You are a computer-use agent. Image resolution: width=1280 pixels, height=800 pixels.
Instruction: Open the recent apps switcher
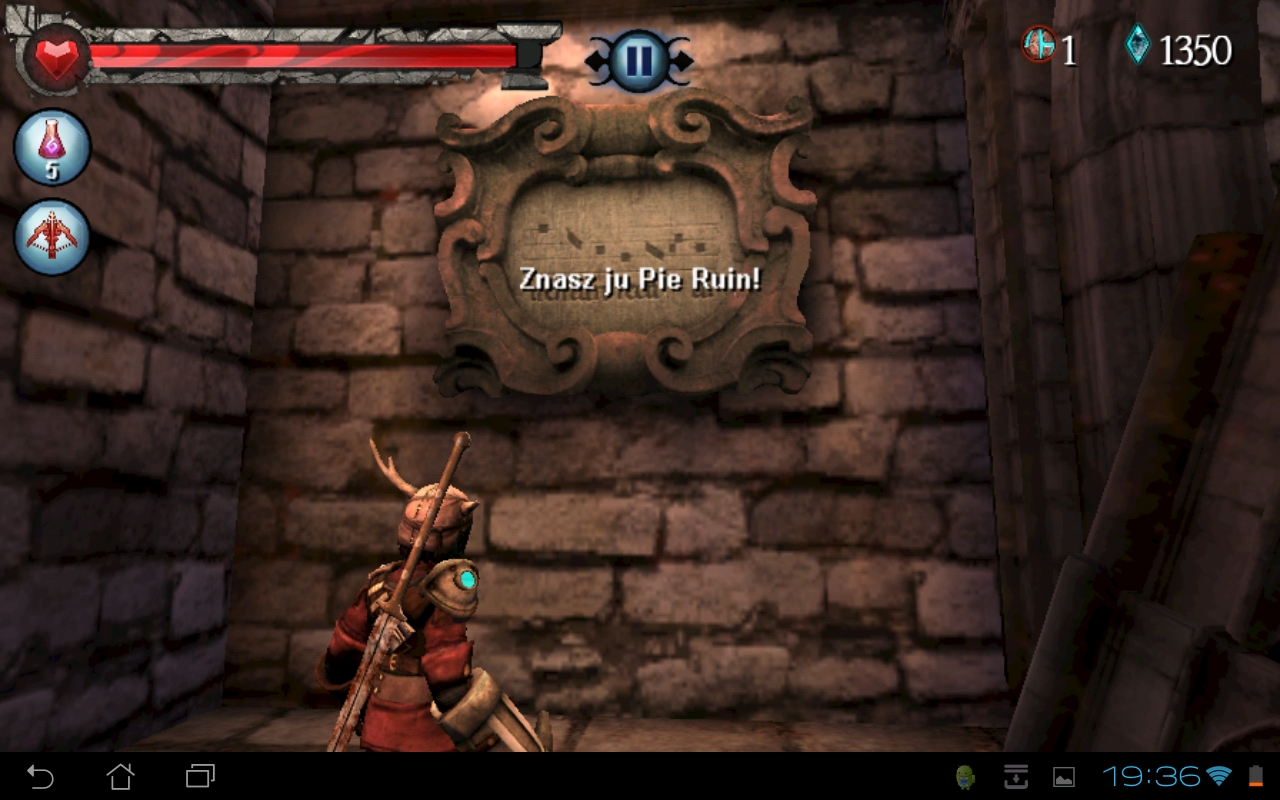coord(200,776)
